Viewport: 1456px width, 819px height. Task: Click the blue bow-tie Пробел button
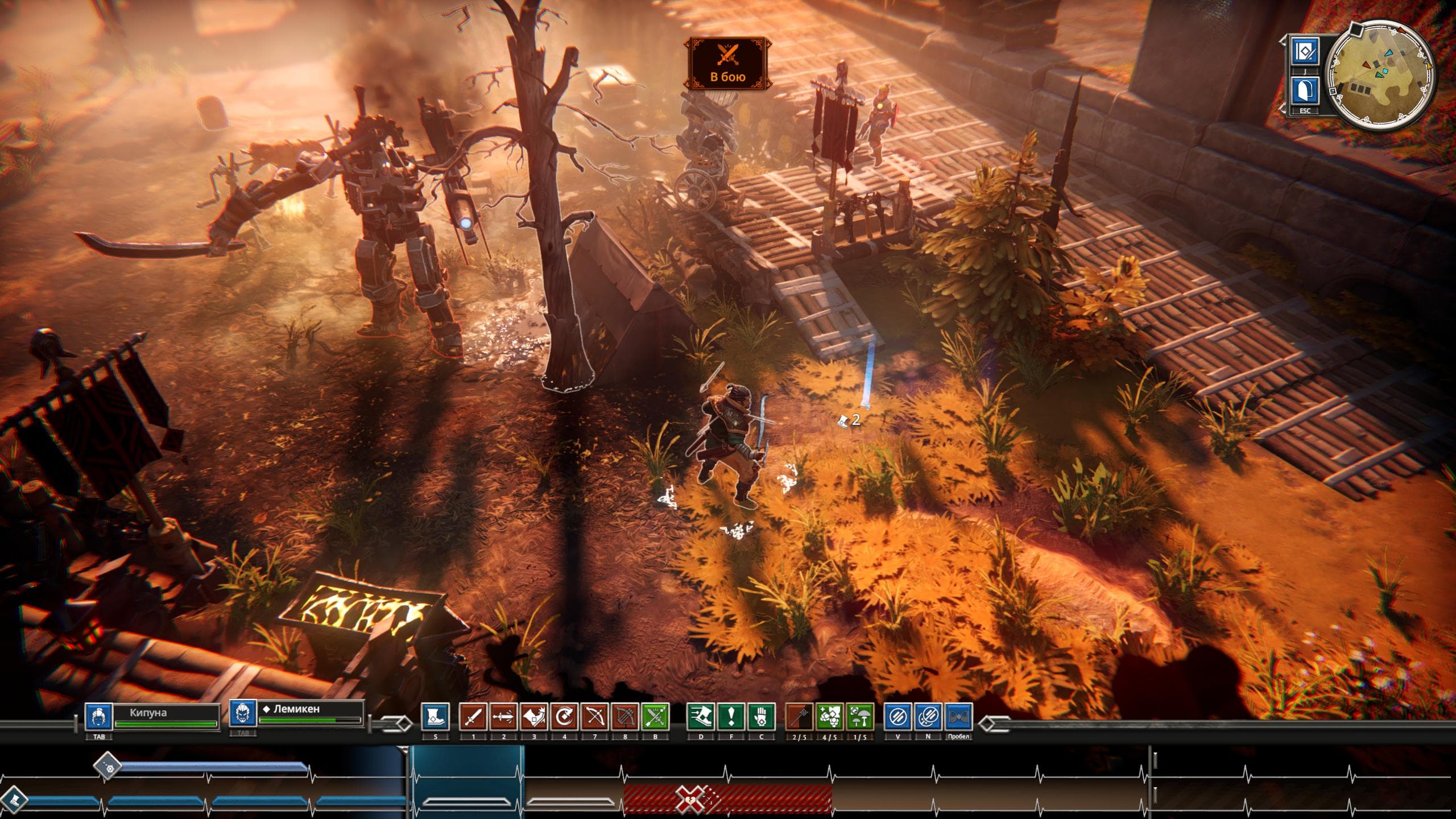(958, 717)
